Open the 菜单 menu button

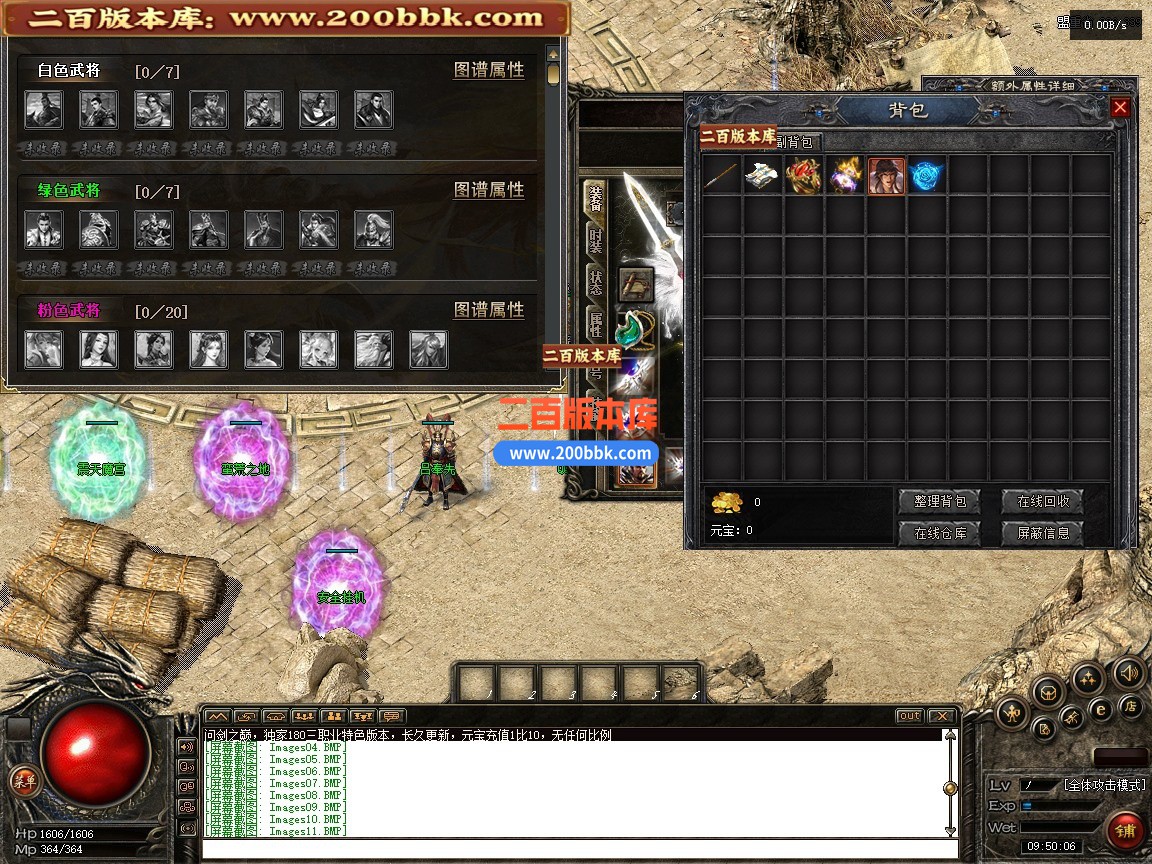tap(24, 781)
